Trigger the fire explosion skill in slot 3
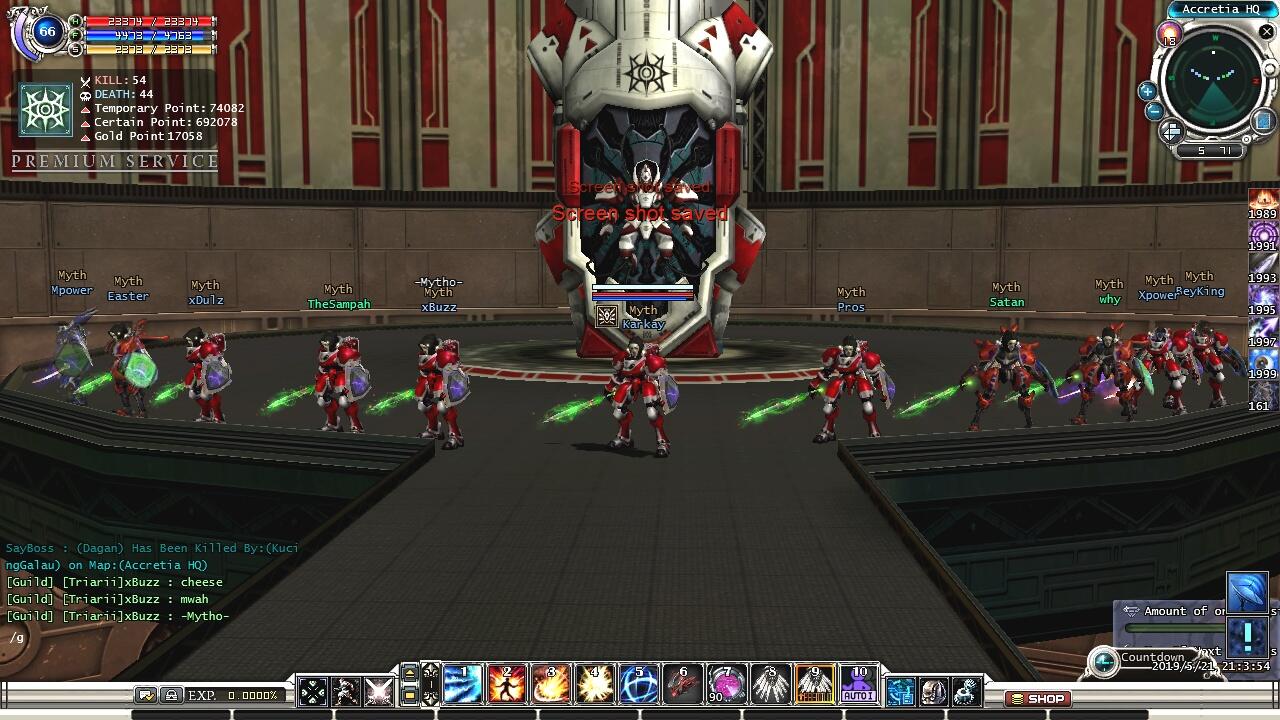 point(551,685)
